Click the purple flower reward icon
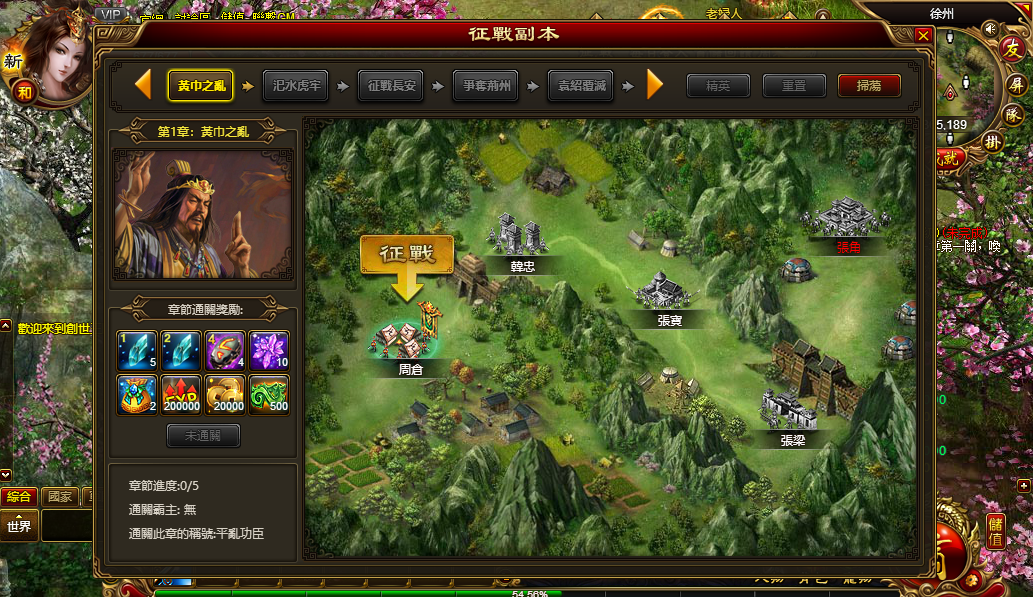The image size is (1033, 597). (x=268, y=350)
